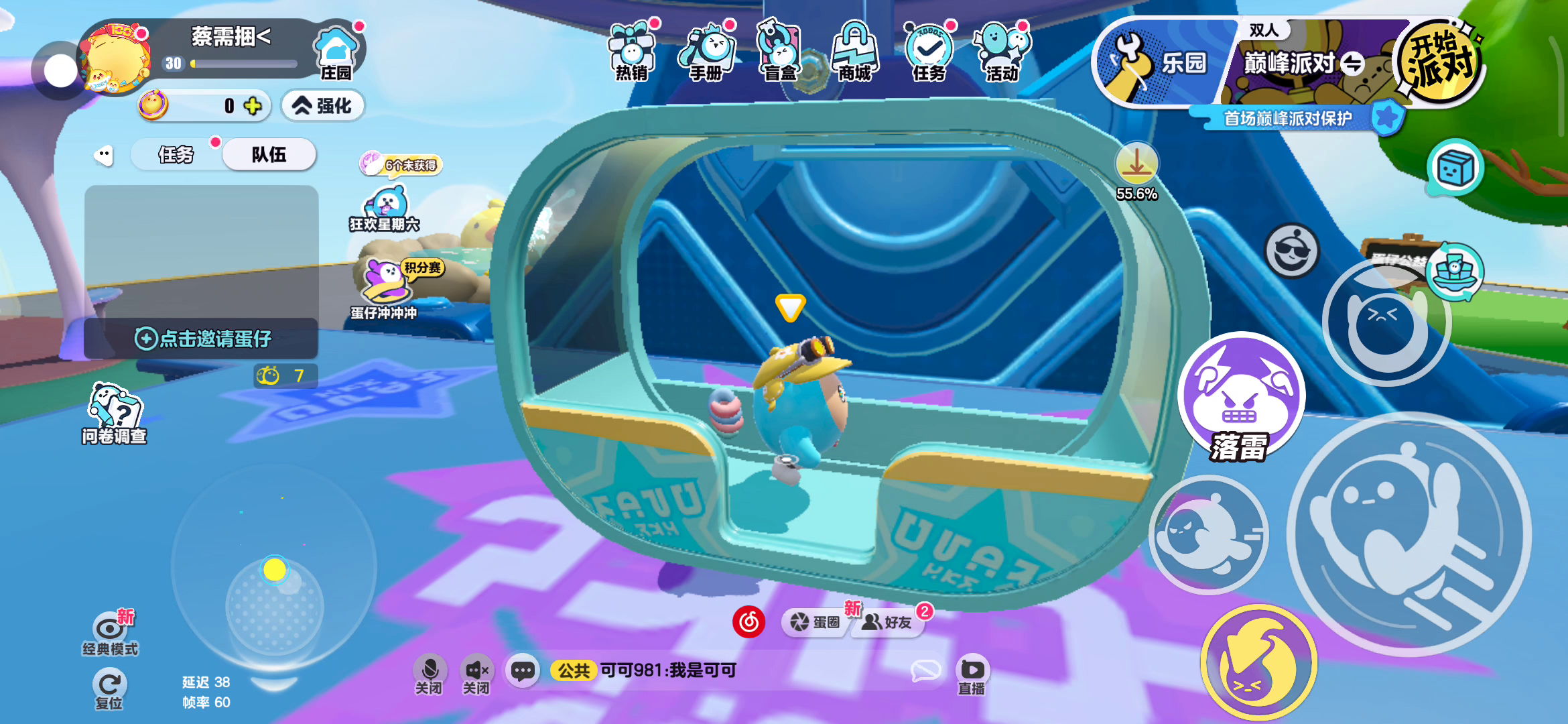Use the 落雷 thunder skill
Image resolution: width=1568 pixels, height=724 pixels.
click(x=1241, y=400)
